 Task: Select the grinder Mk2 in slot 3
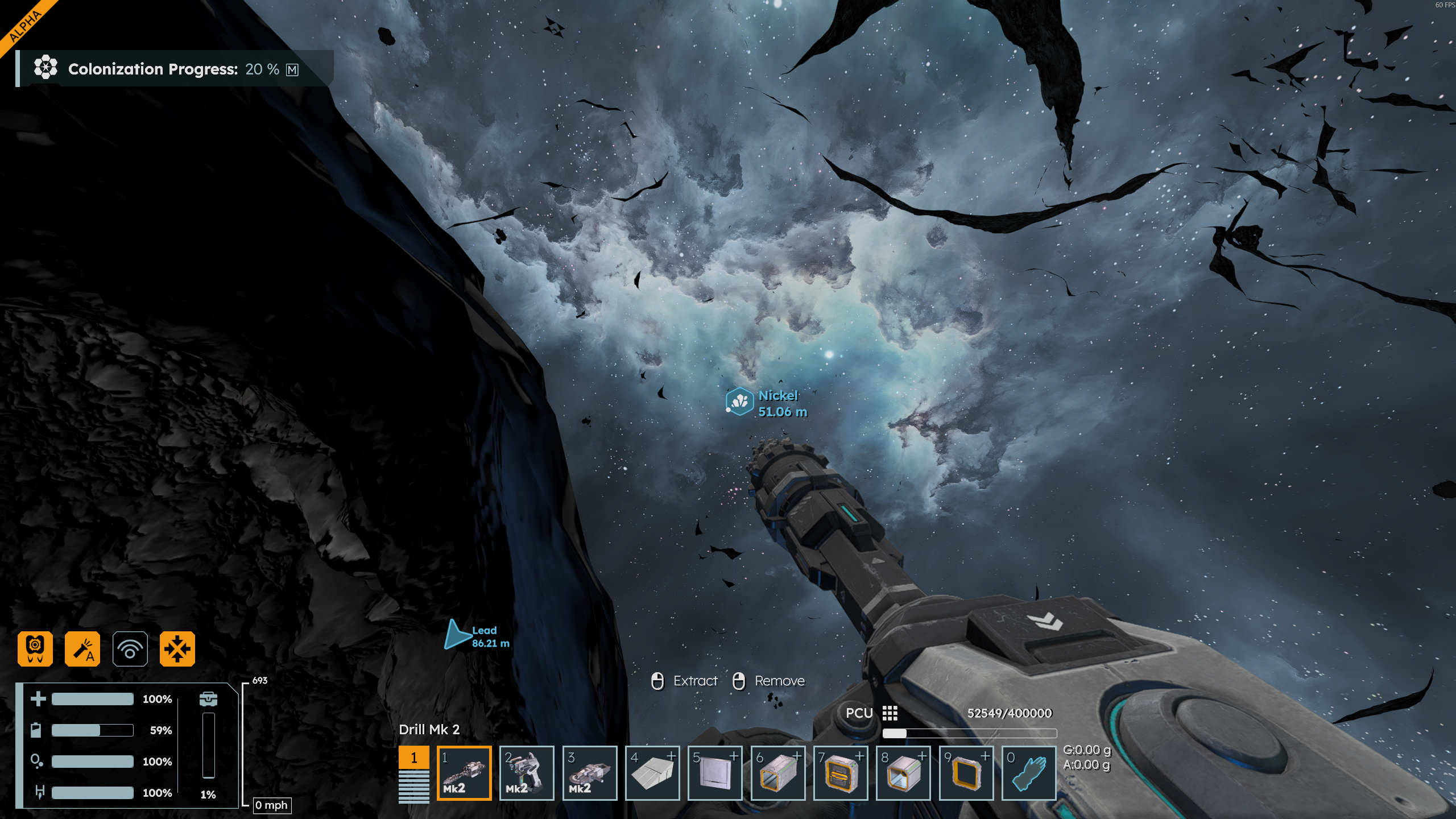tap(589, 772)
